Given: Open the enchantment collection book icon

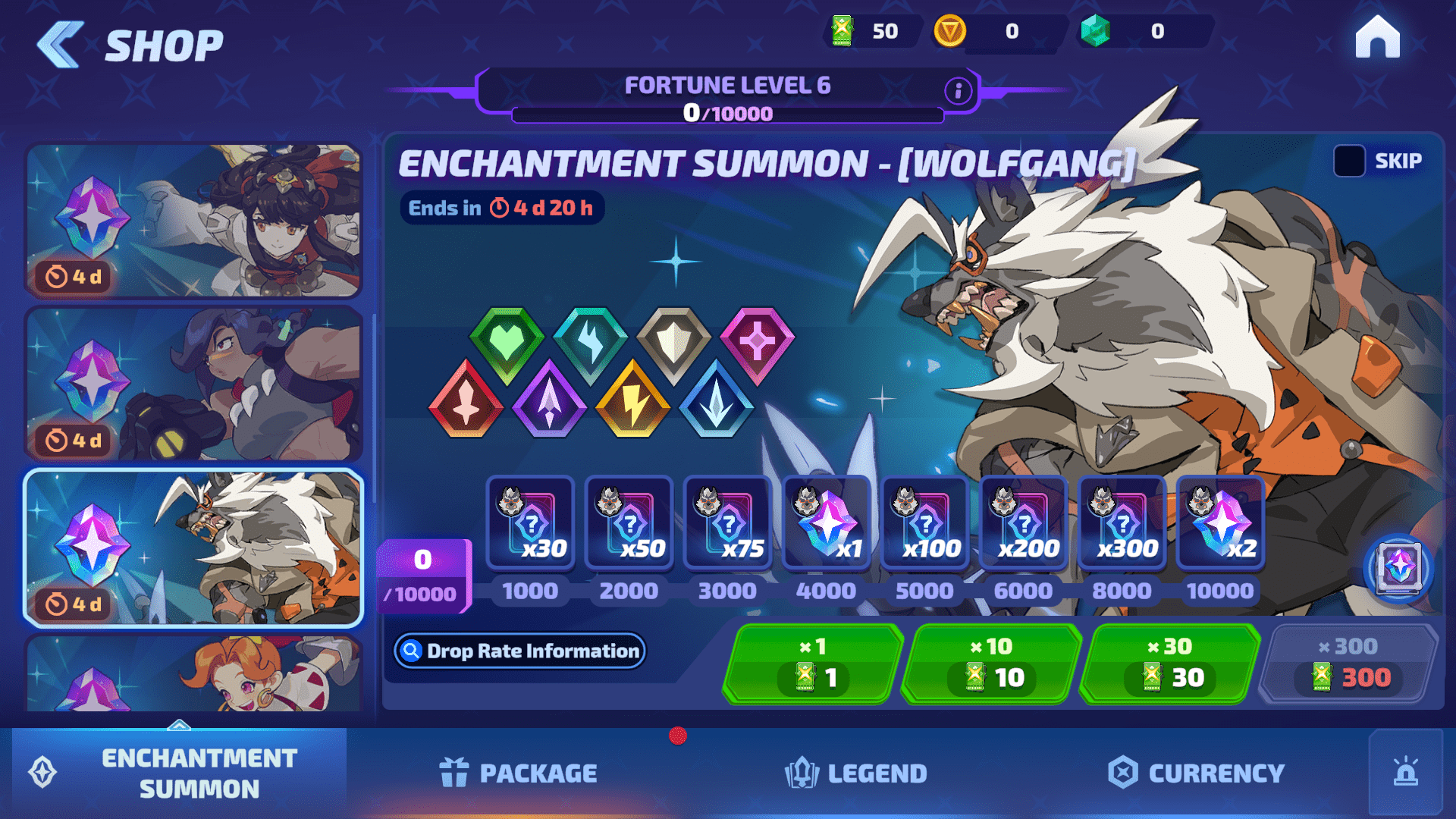Looking at the screenshot, I should [x=1398, y=568].
